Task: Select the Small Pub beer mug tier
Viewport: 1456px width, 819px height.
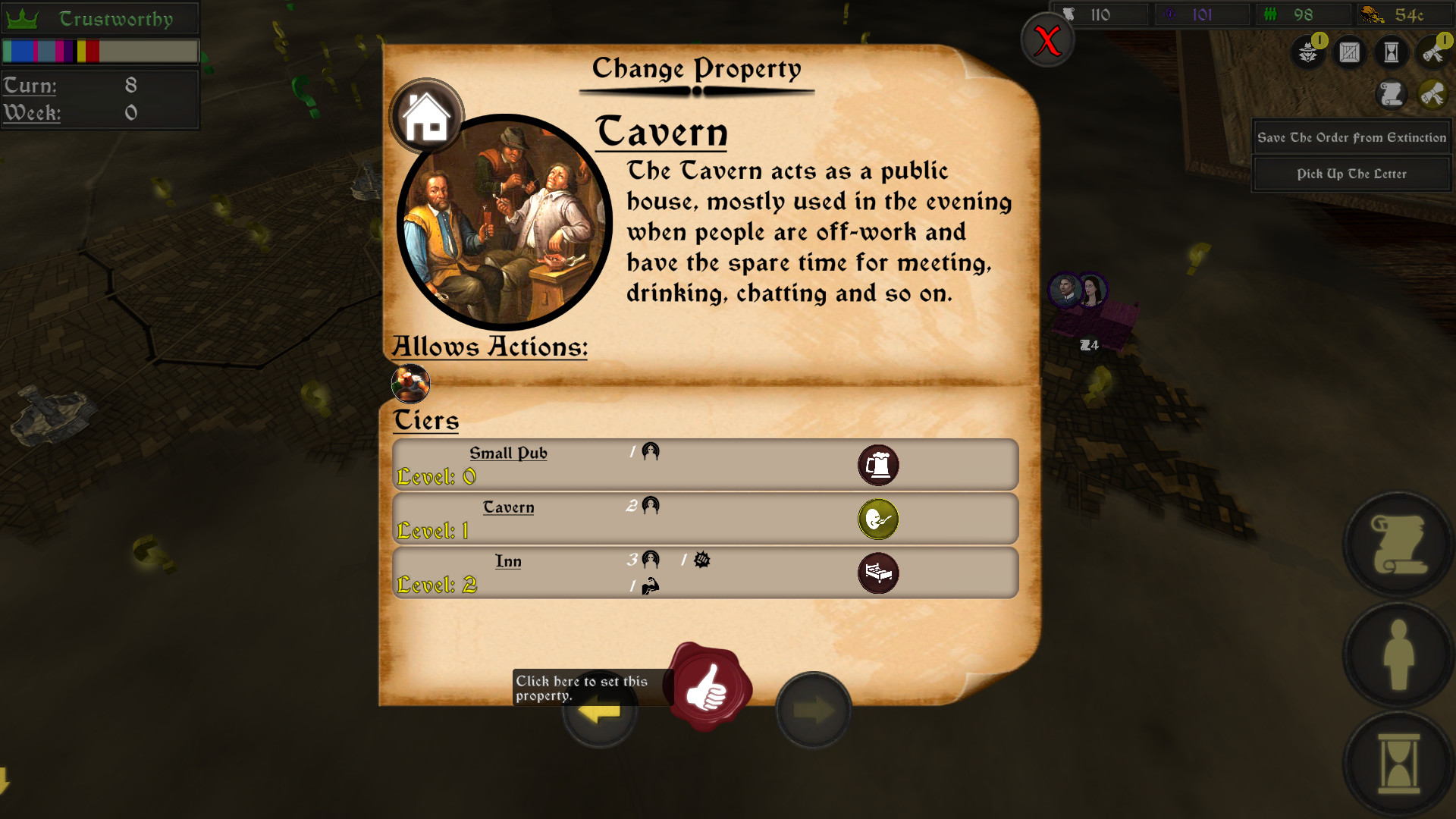Action: 877,465
